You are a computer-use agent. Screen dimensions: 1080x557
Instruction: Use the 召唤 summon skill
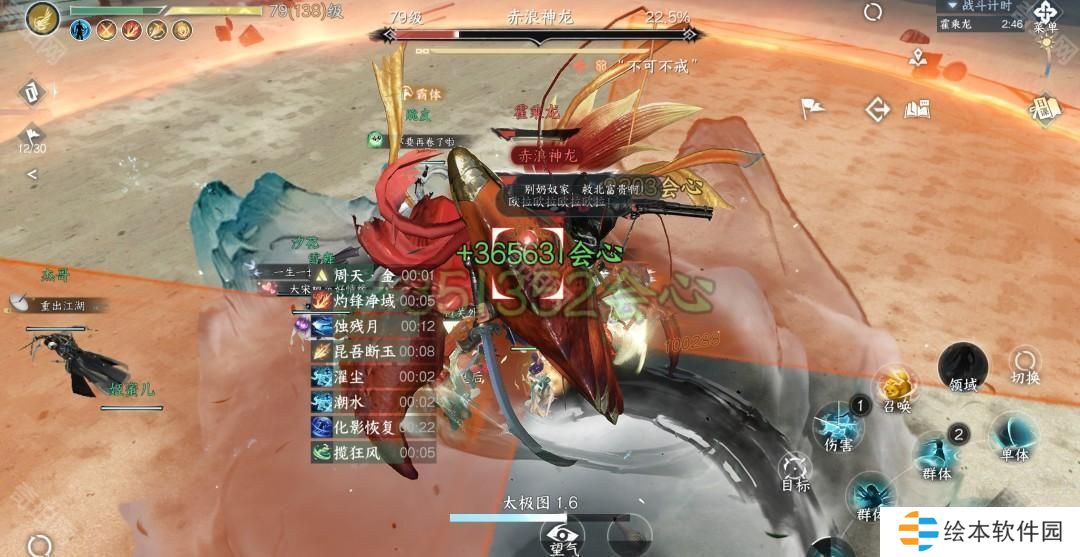pos(895,388)
